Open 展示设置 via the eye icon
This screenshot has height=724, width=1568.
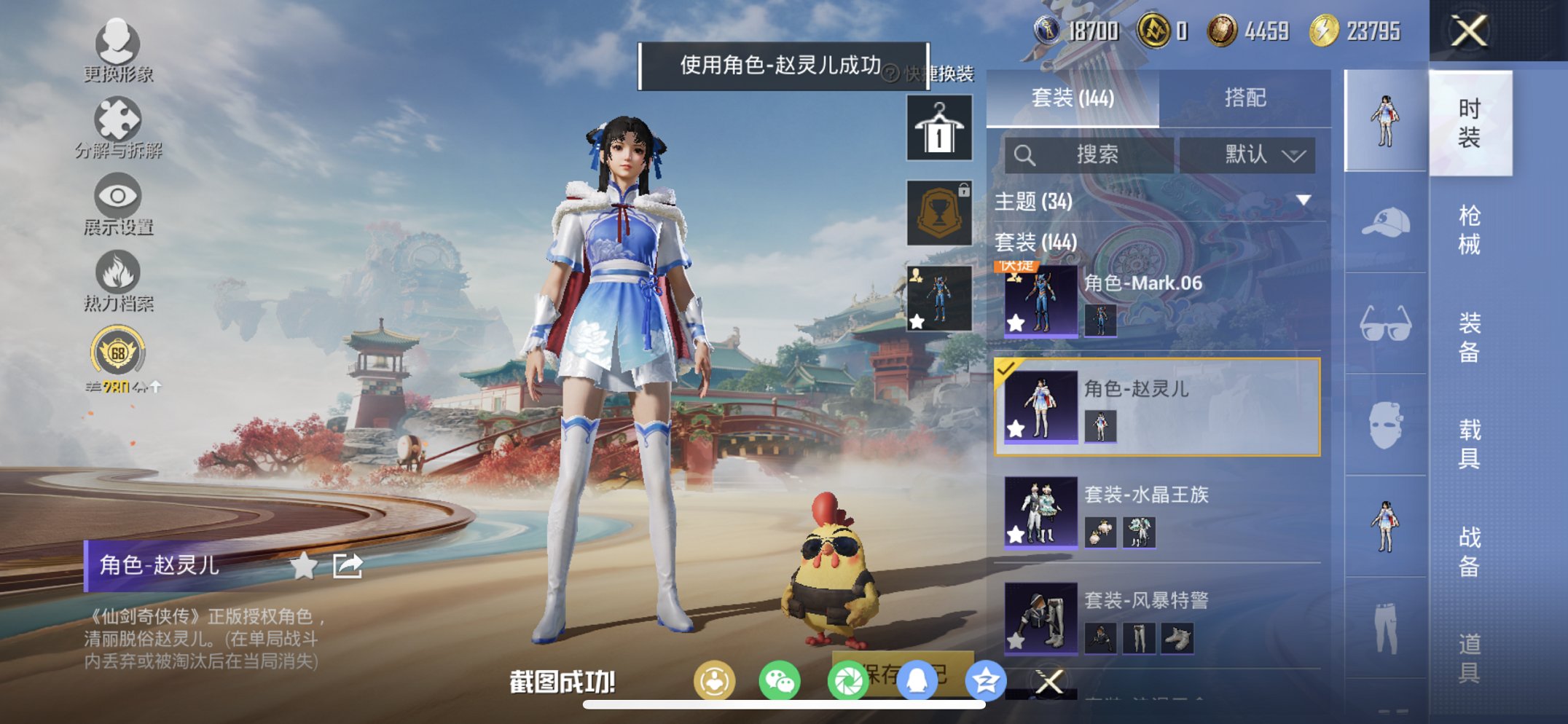point(119,195)
